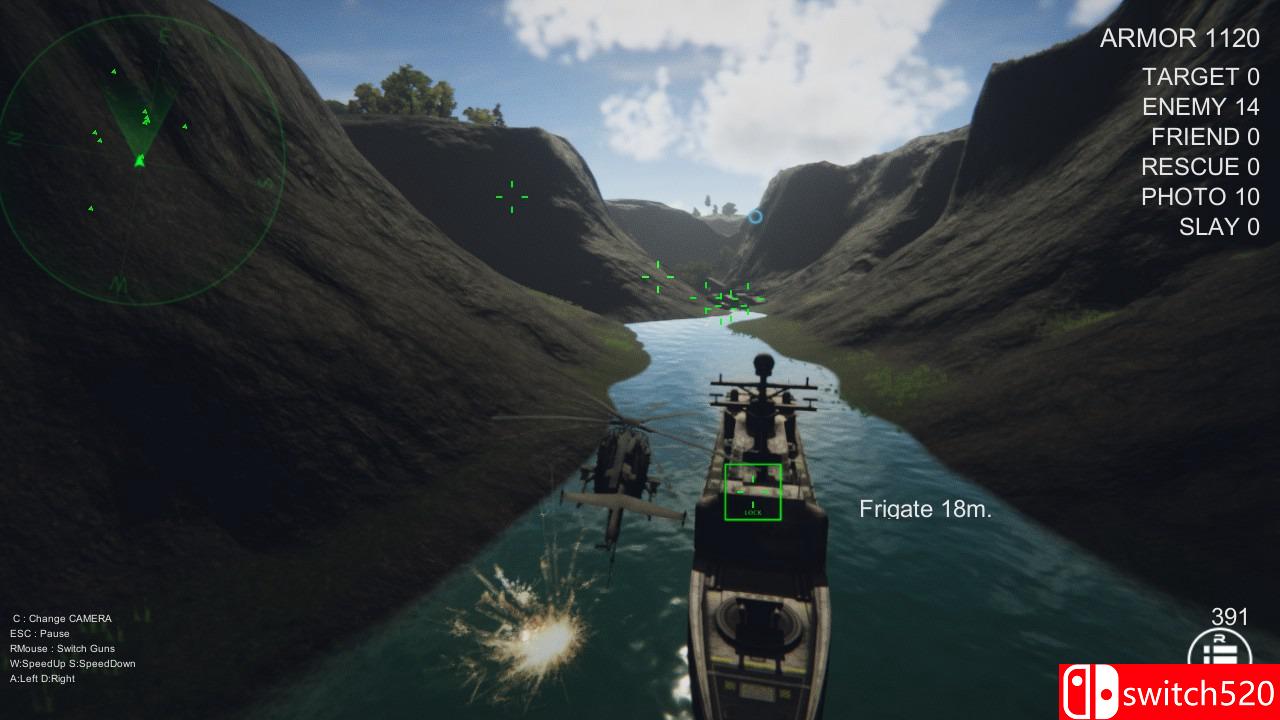Image resolution: width=1280 pixels, height=720 pixels.
Task: Click the ARMOR 1120 health readout
Action: (1179, 39)
